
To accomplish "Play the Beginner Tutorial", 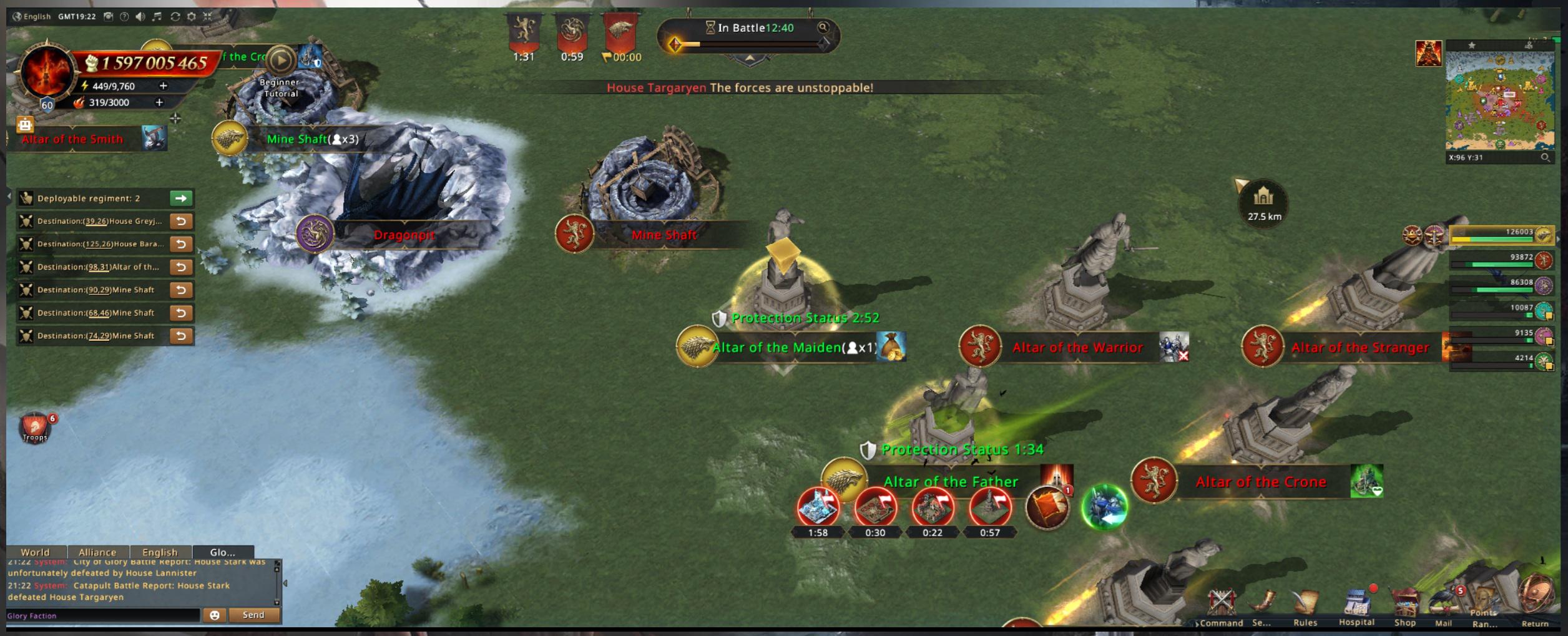I will [281, 61].
